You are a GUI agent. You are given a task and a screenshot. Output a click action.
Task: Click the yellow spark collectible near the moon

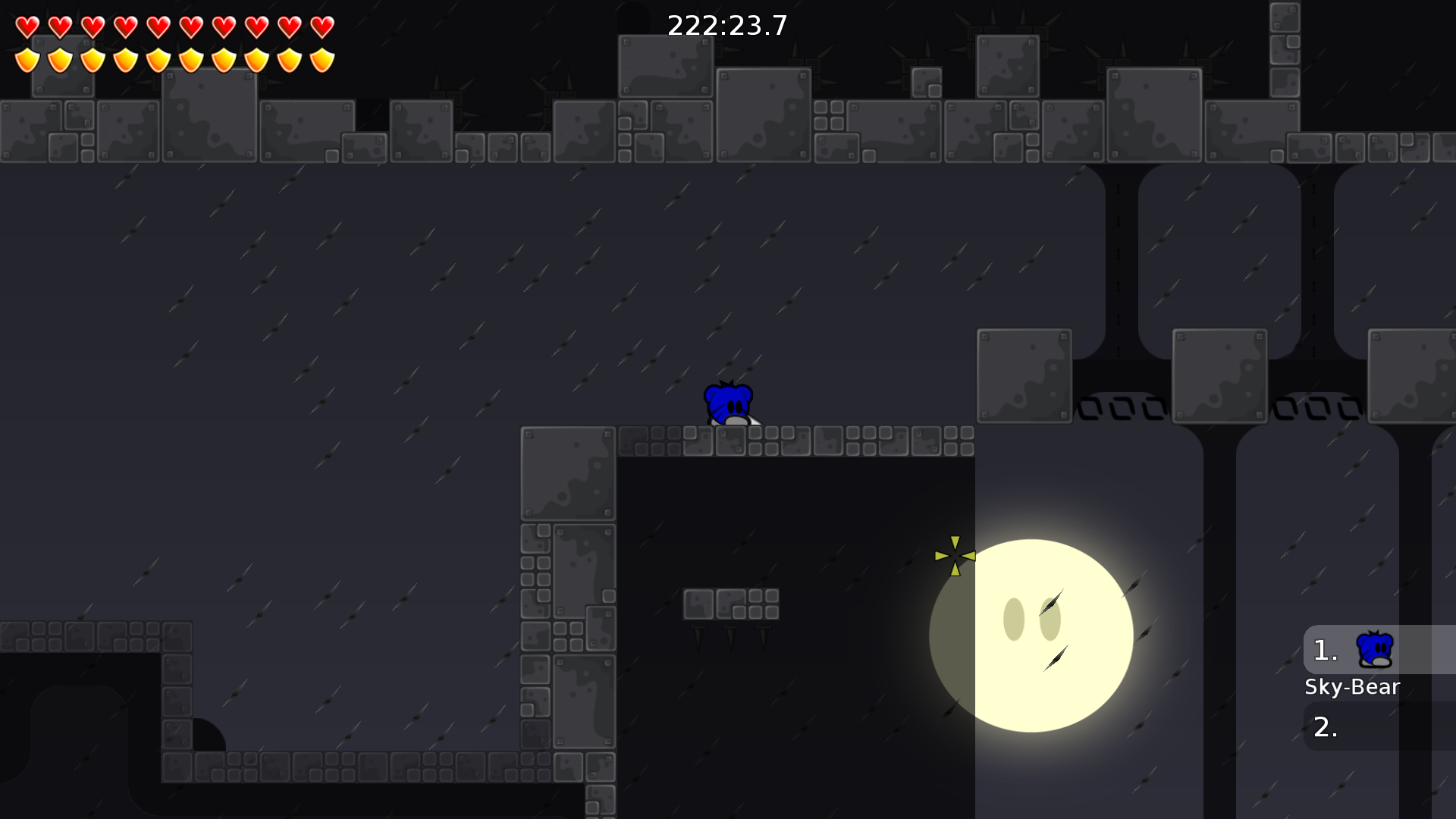(955, 557)
